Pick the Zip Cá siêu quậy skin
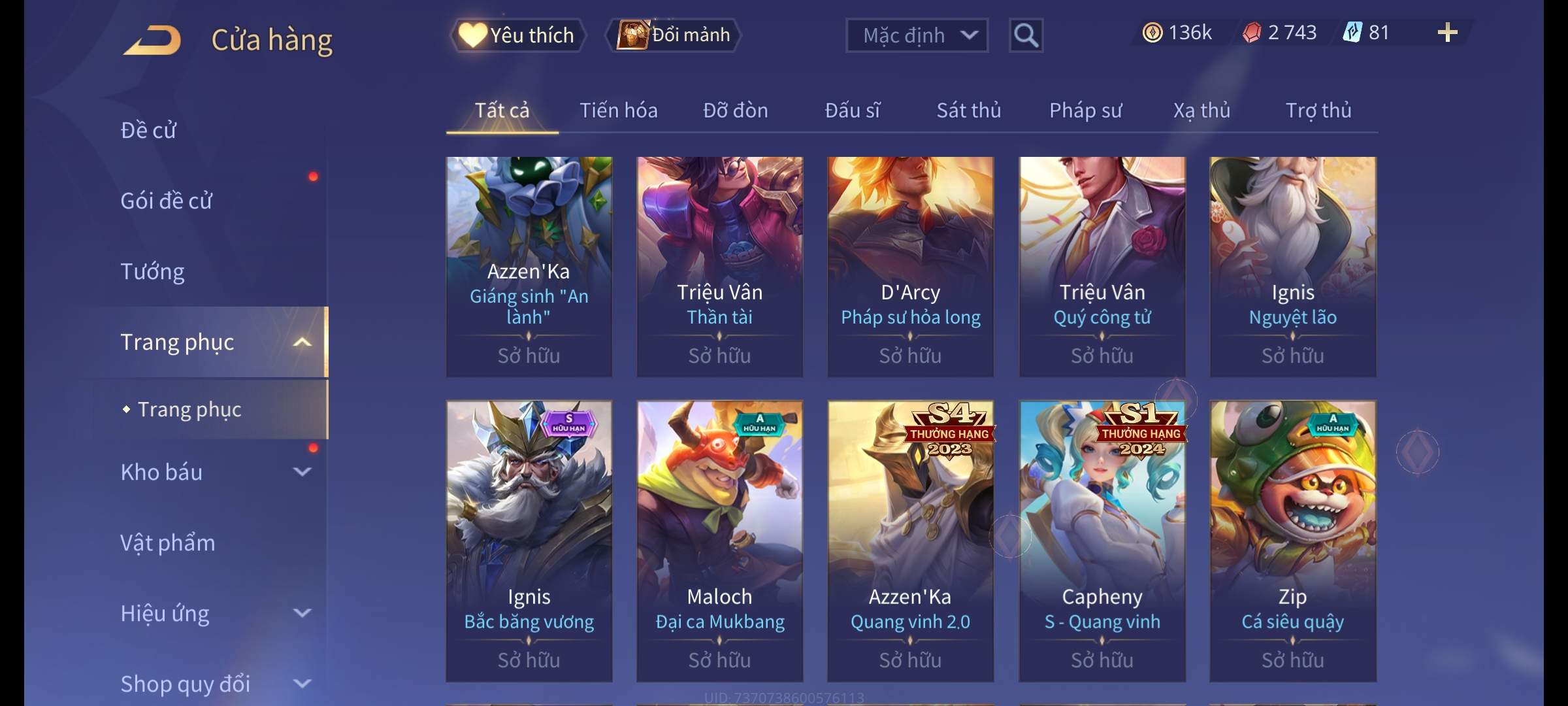The height and width of the screenshot is (706, 1568). pyautogui.click(x=1292, y=541)
